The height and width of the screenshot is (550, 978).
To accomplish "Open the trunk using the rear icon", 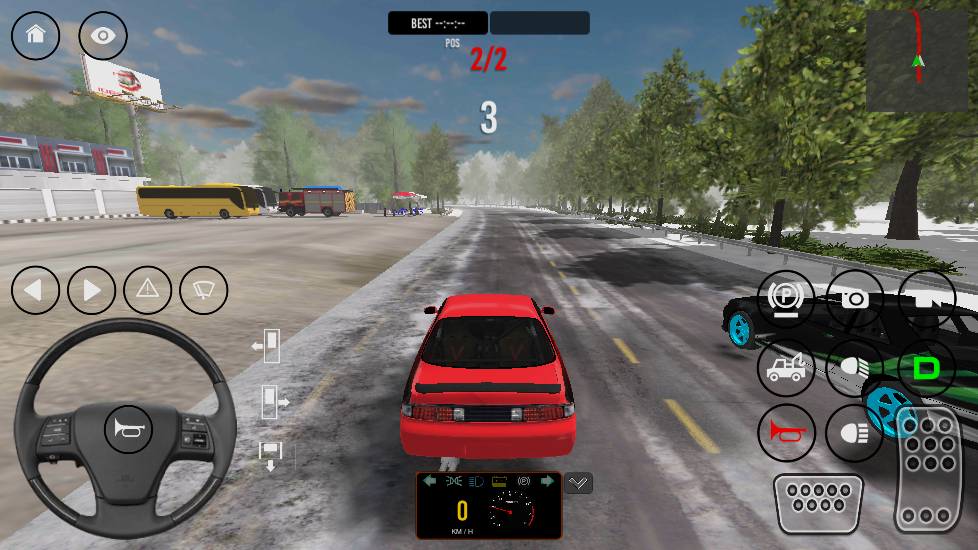I will point(270,455).
